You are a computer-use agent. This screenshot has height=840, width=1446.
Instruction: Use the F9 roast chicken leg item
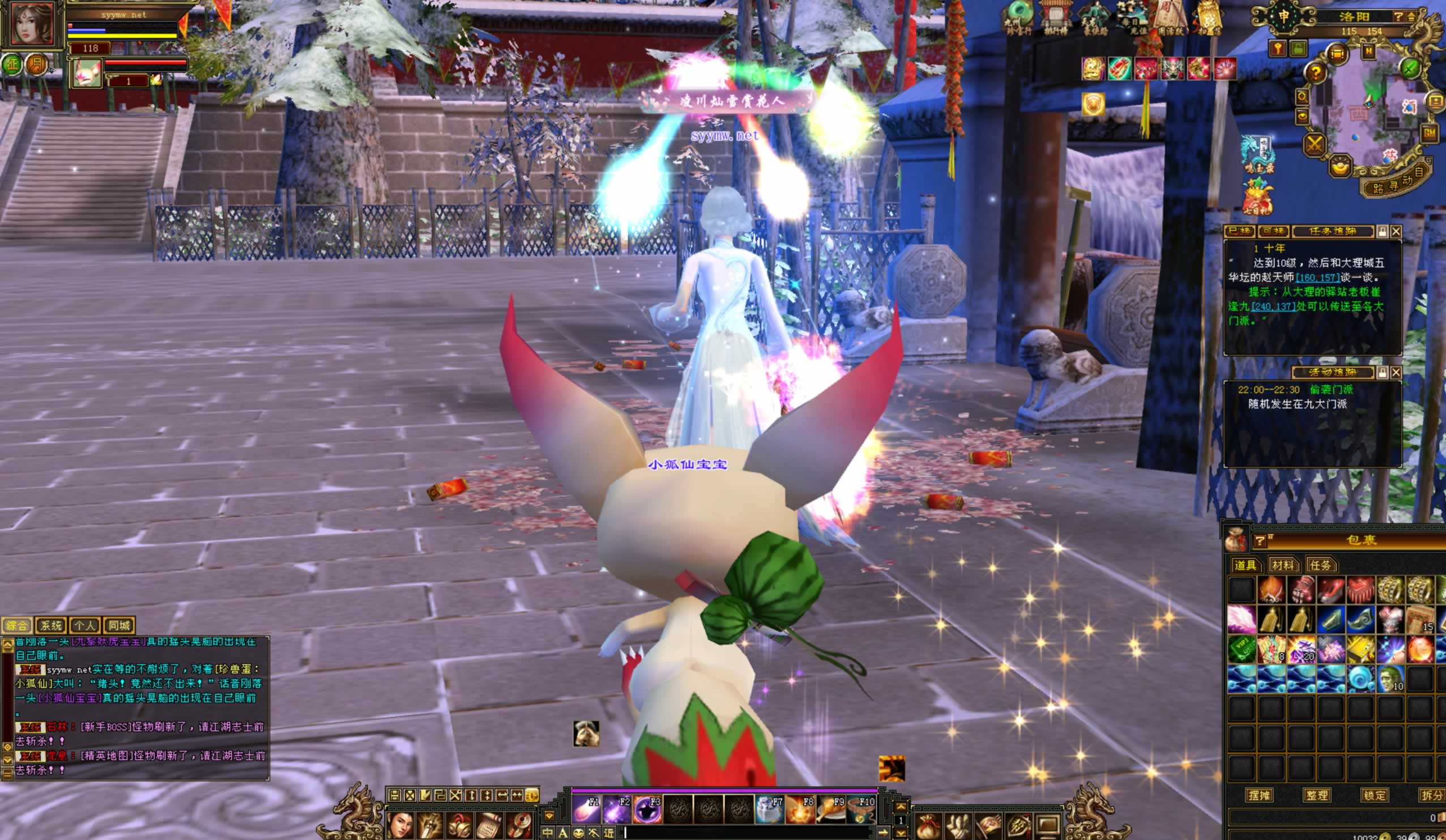coord(830,809)
